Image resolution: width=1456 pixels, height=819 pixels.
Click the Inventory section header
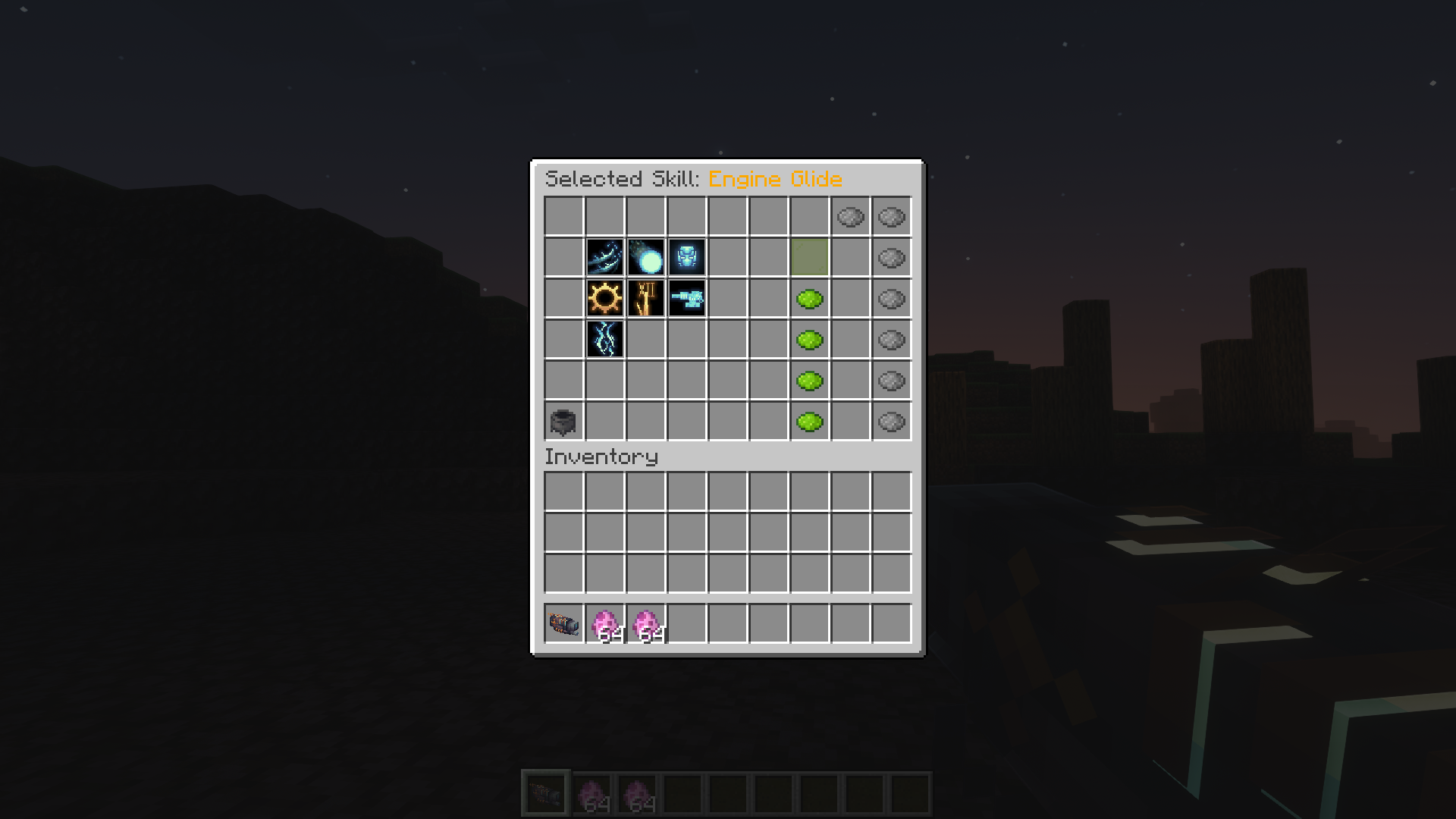pos(601,457)
